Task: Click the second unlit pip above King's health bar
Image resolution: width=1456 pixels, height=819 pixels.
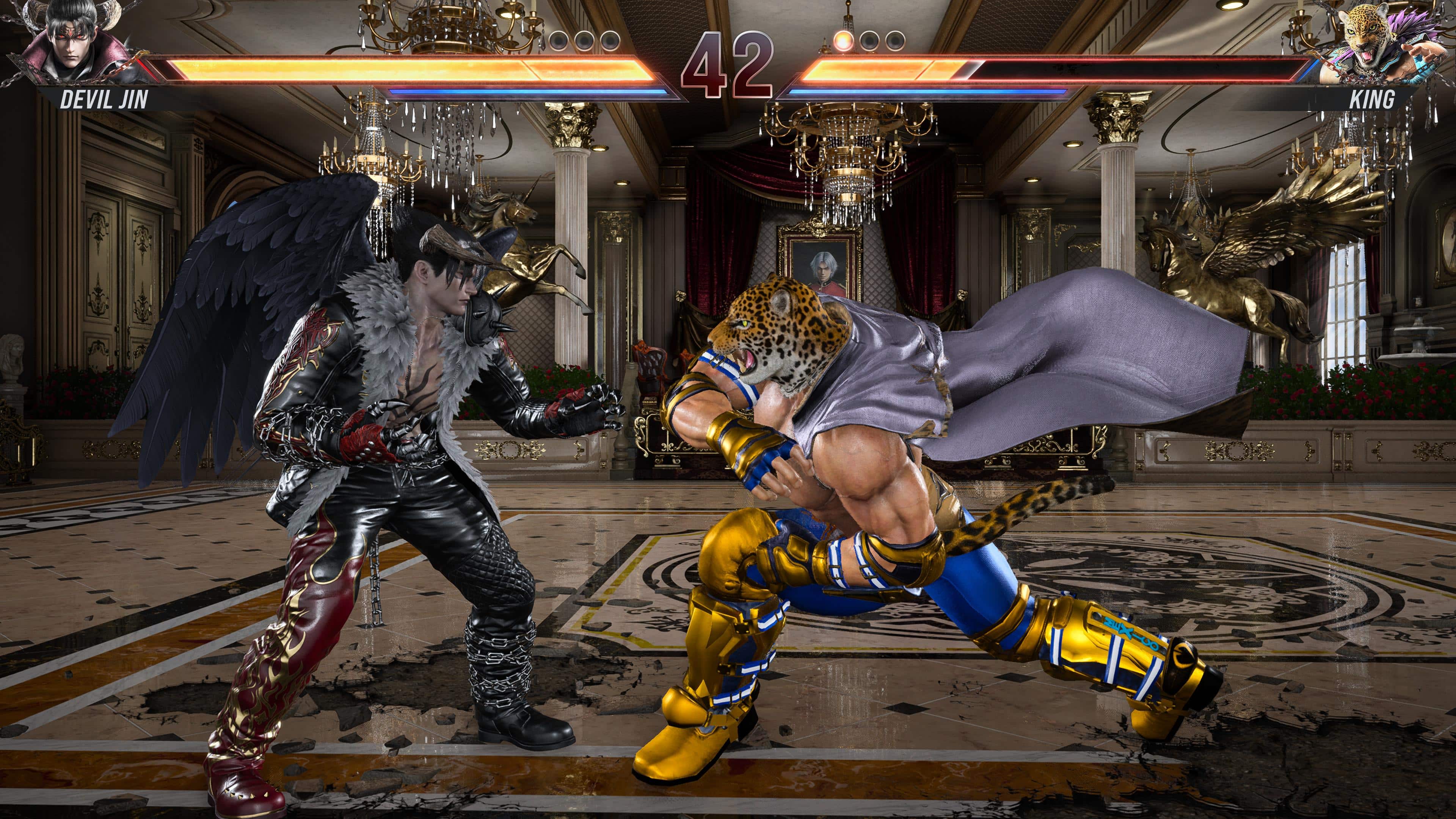Action: (x=869, y=41)
